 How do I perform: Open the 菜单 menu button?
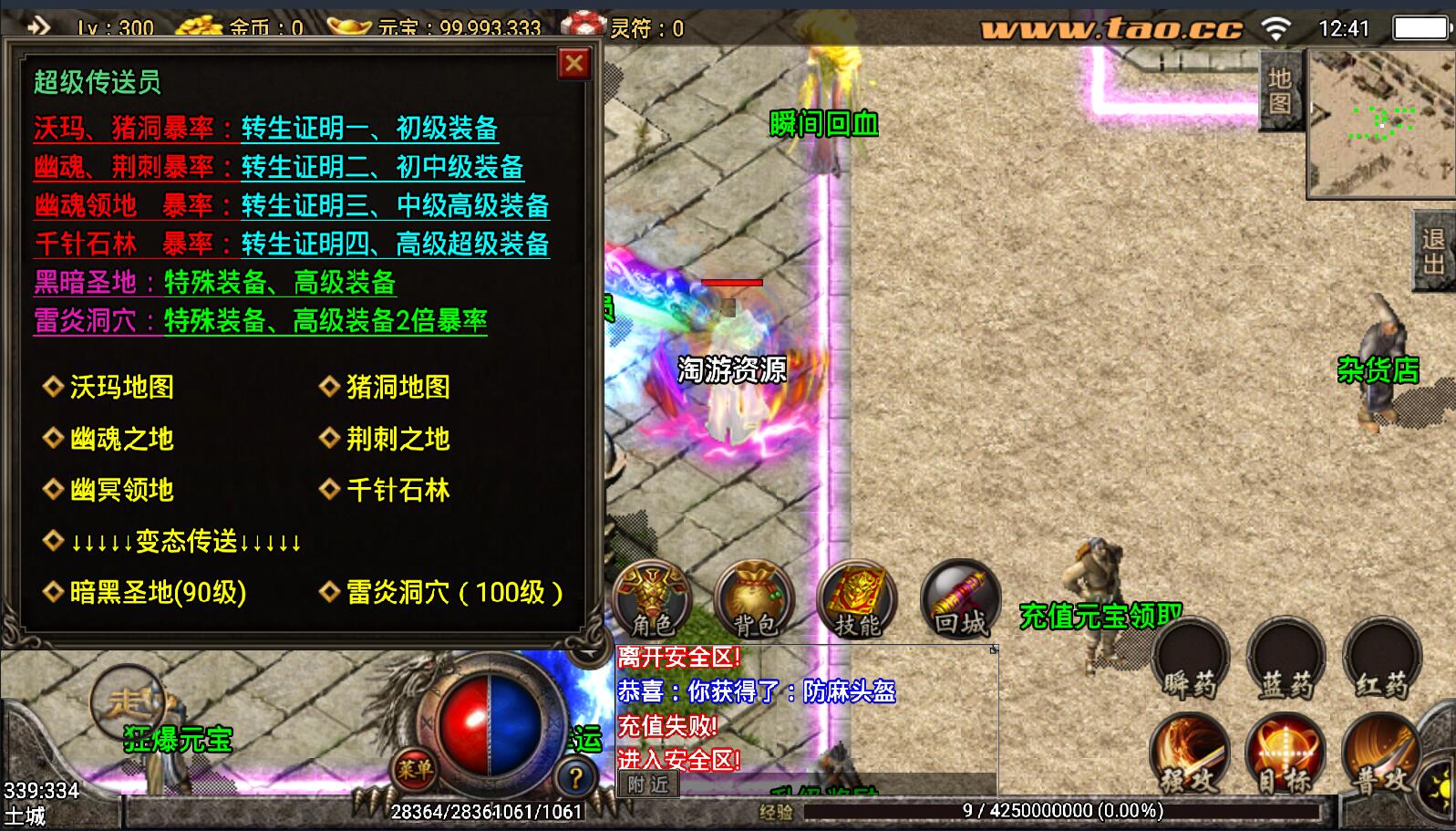point(415,770)
